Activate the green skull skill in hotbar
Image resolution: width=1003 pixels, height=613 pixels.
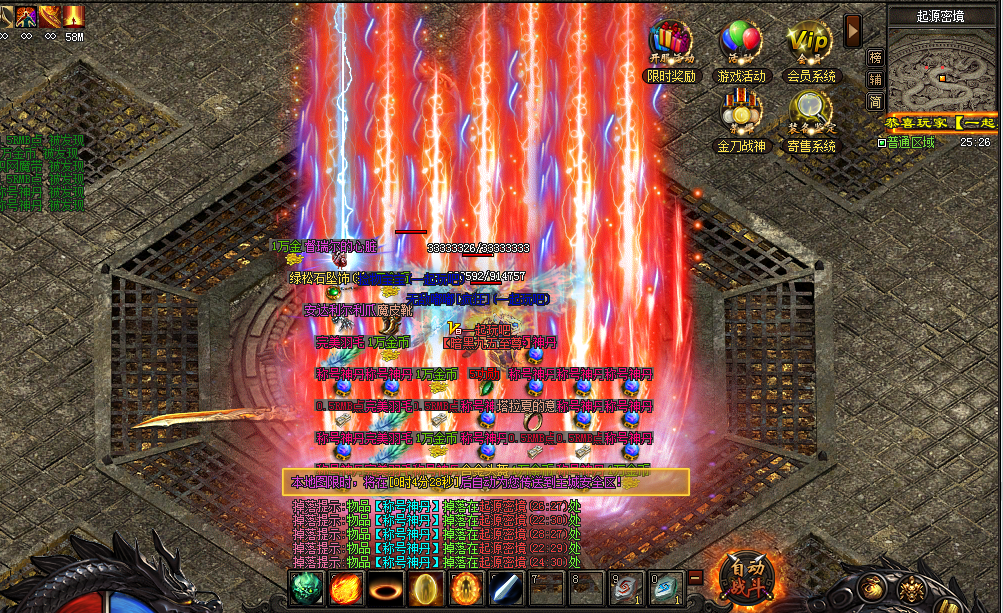click(306, 587)
